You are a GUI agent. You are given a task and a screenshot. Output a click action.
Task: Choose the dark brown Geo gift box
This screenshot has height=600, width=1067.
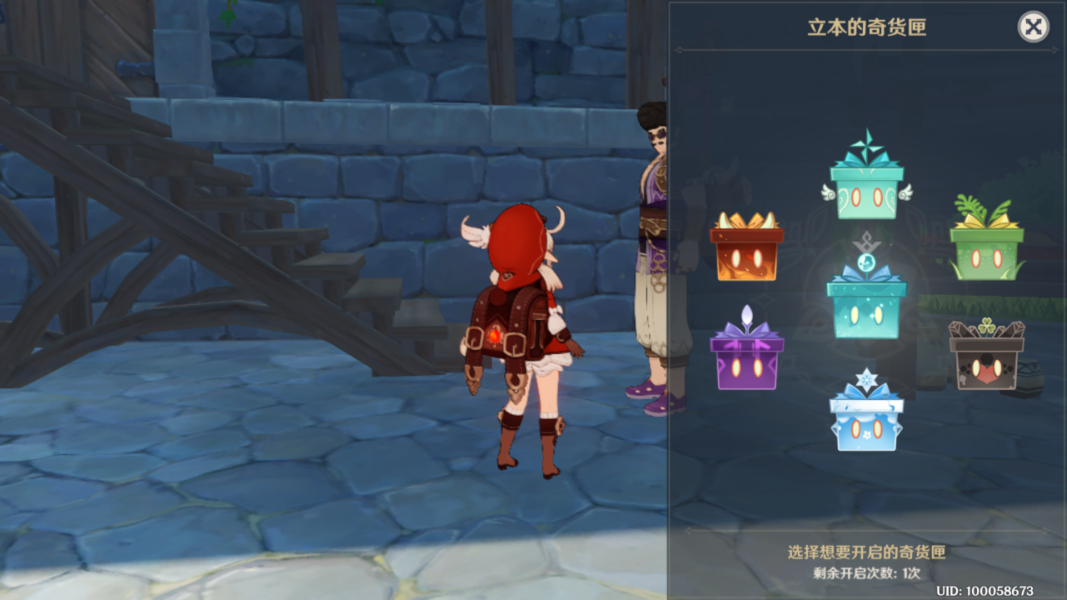click(x=986, y=360)
